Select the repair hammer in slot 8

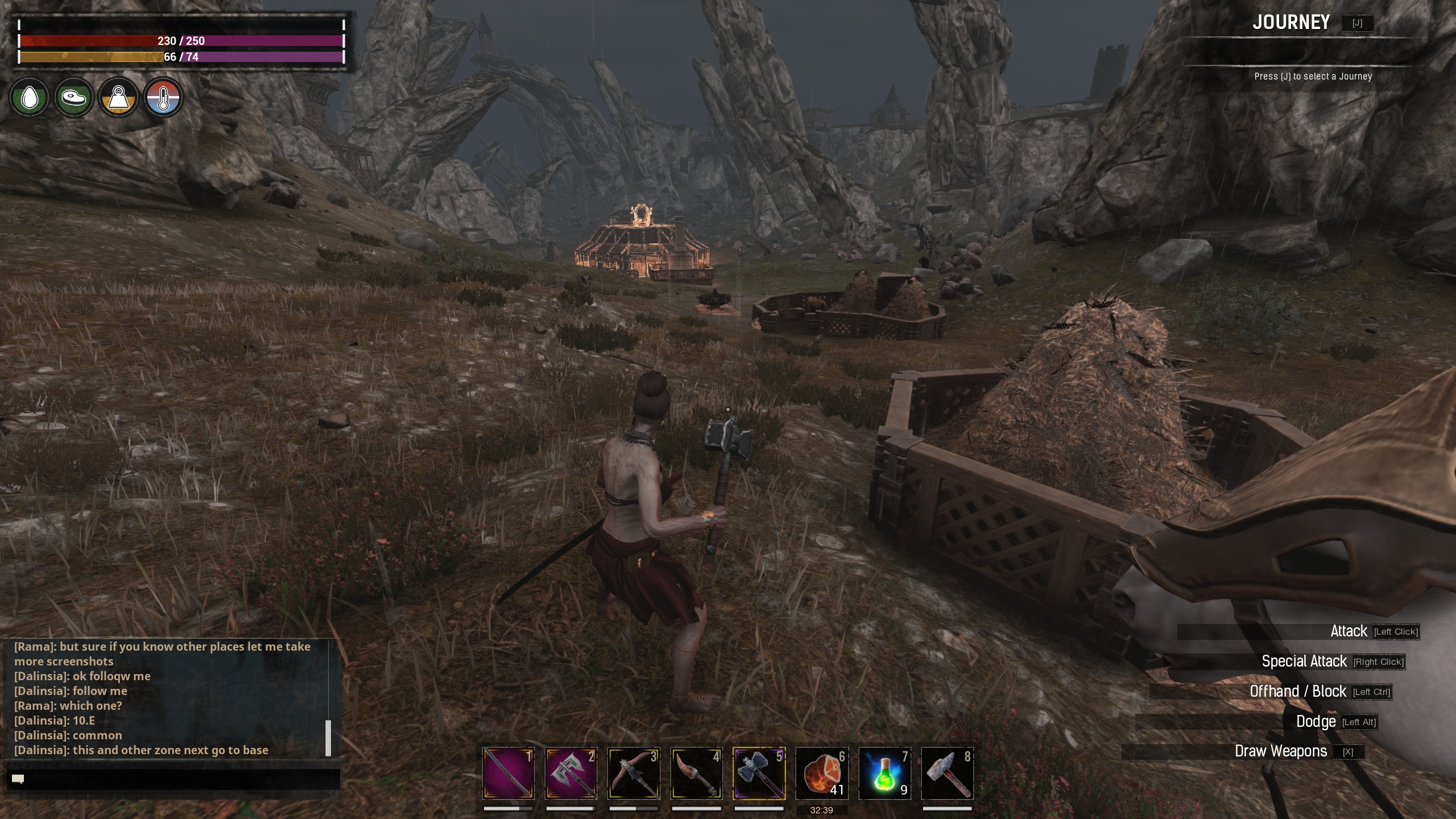click(947, 773)
